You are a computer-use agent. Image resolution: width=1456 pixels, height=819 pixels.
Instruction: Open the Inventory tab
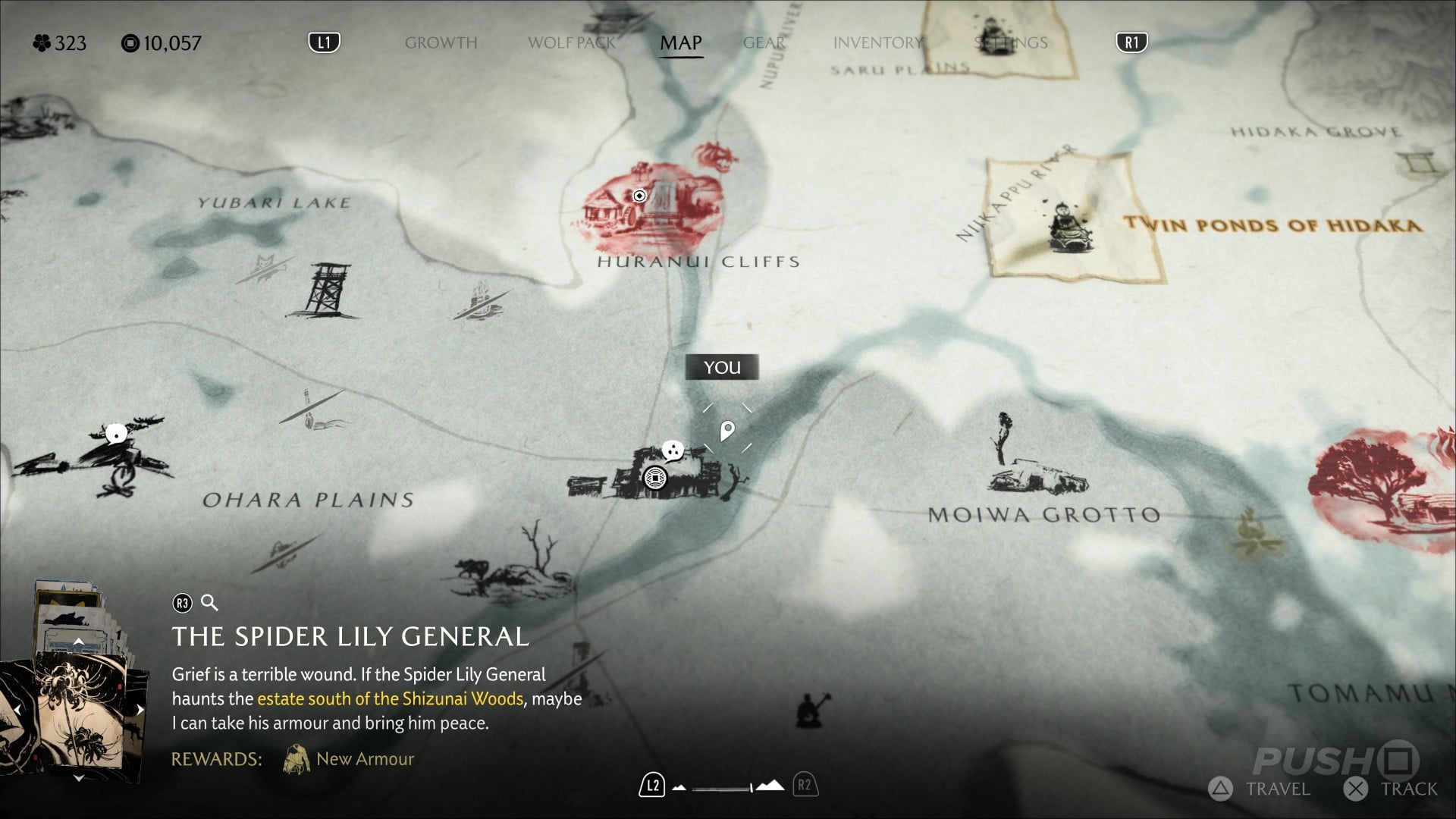877,42
